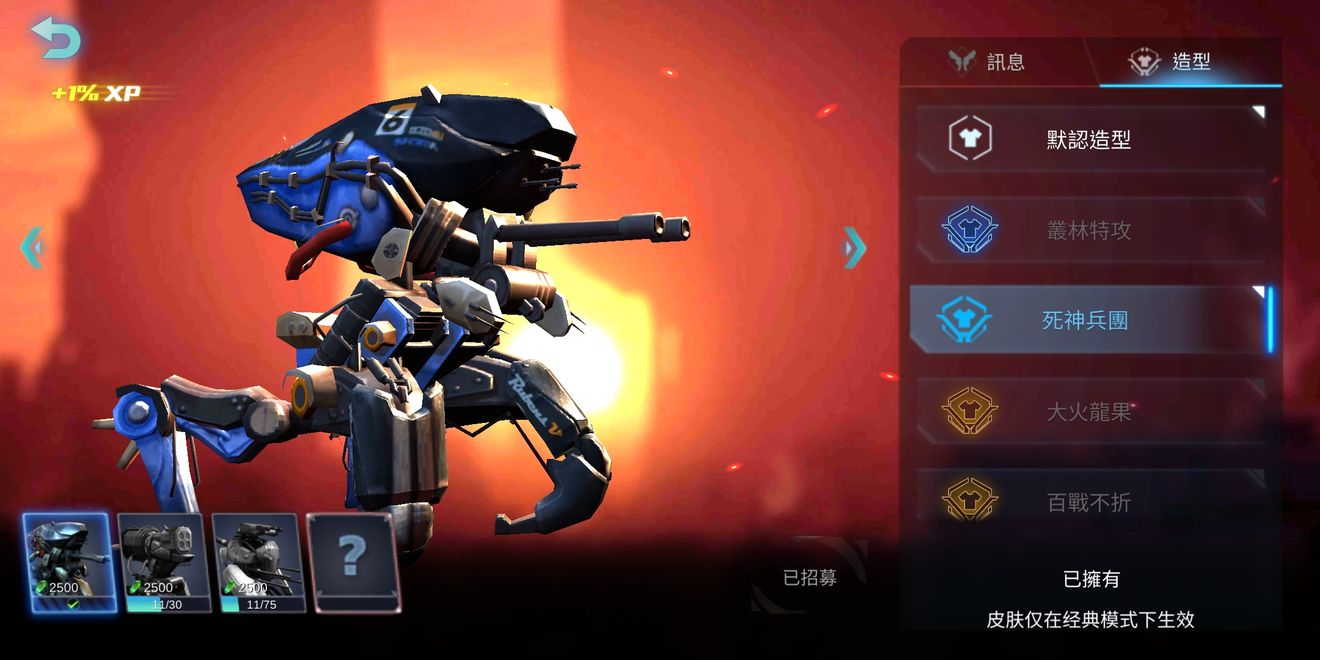Click the 已招募 recruited button
Screen dimensions: 1320x660
click(810, 578)
